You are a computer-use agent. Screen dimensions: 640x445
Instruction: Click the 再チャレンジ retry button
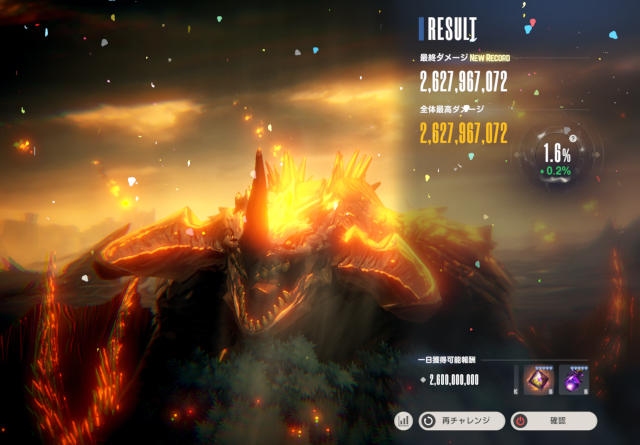[x=461, y=421]
